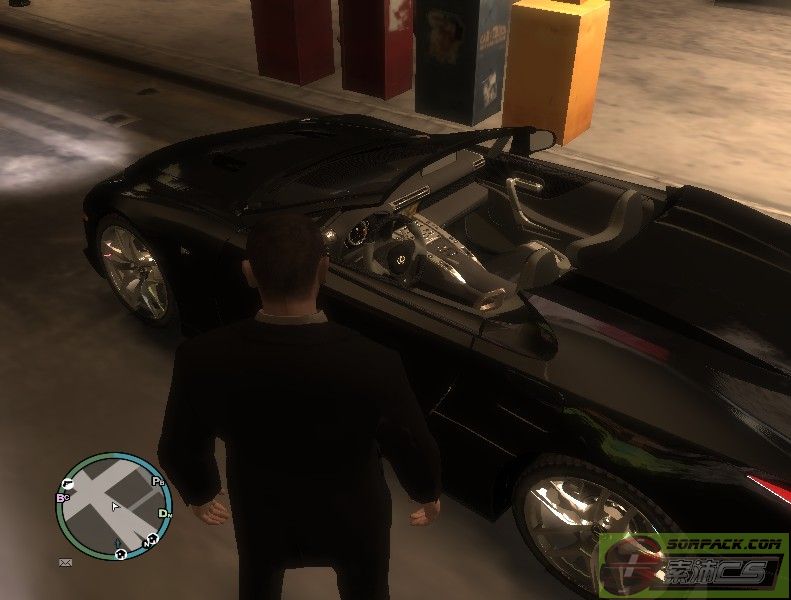This screenshot has height=600, width=791.
Task: Click the circular minimap radar
Action: pos(114,507)
